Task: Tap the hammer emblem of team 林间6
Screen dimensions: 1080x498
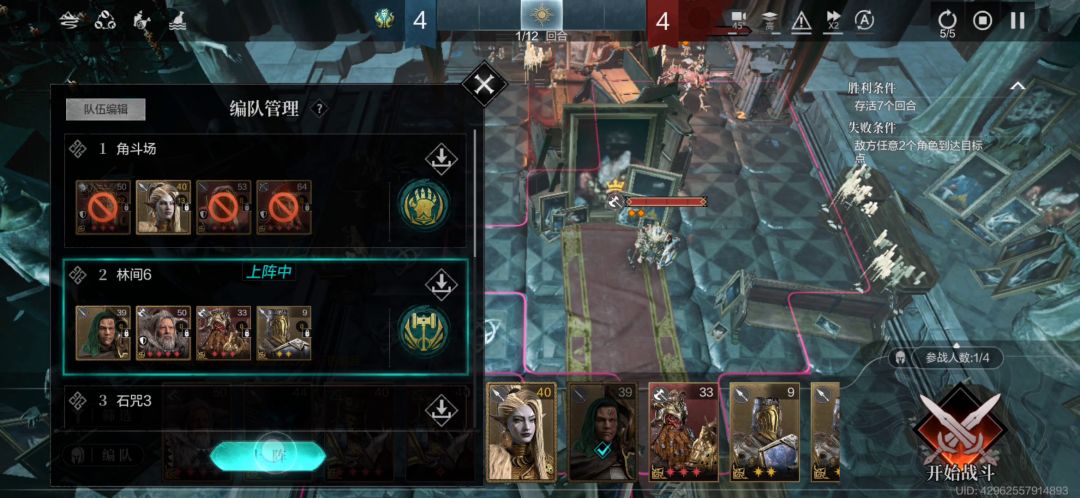Action: point(423,331)
